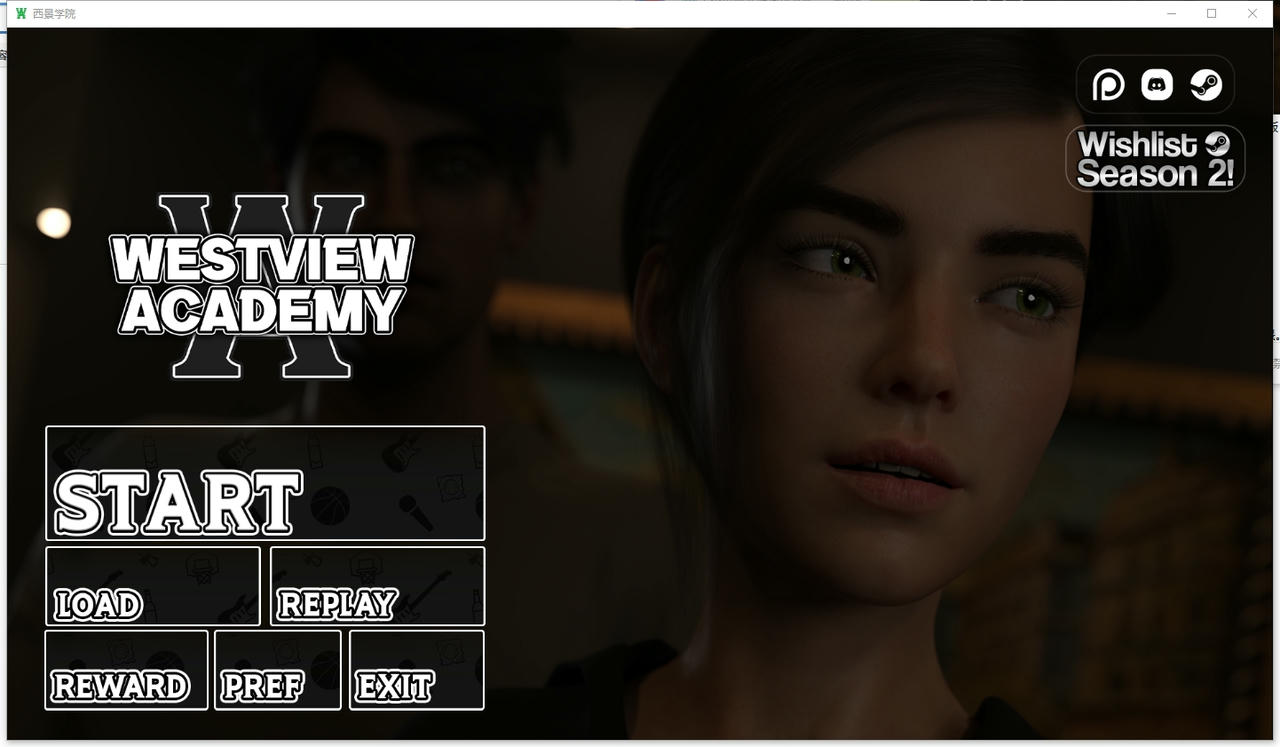Click the Westview Academy W logo
Image resolution: width=1280 pixels, height=747 pixels.
[x=258, y=285]
